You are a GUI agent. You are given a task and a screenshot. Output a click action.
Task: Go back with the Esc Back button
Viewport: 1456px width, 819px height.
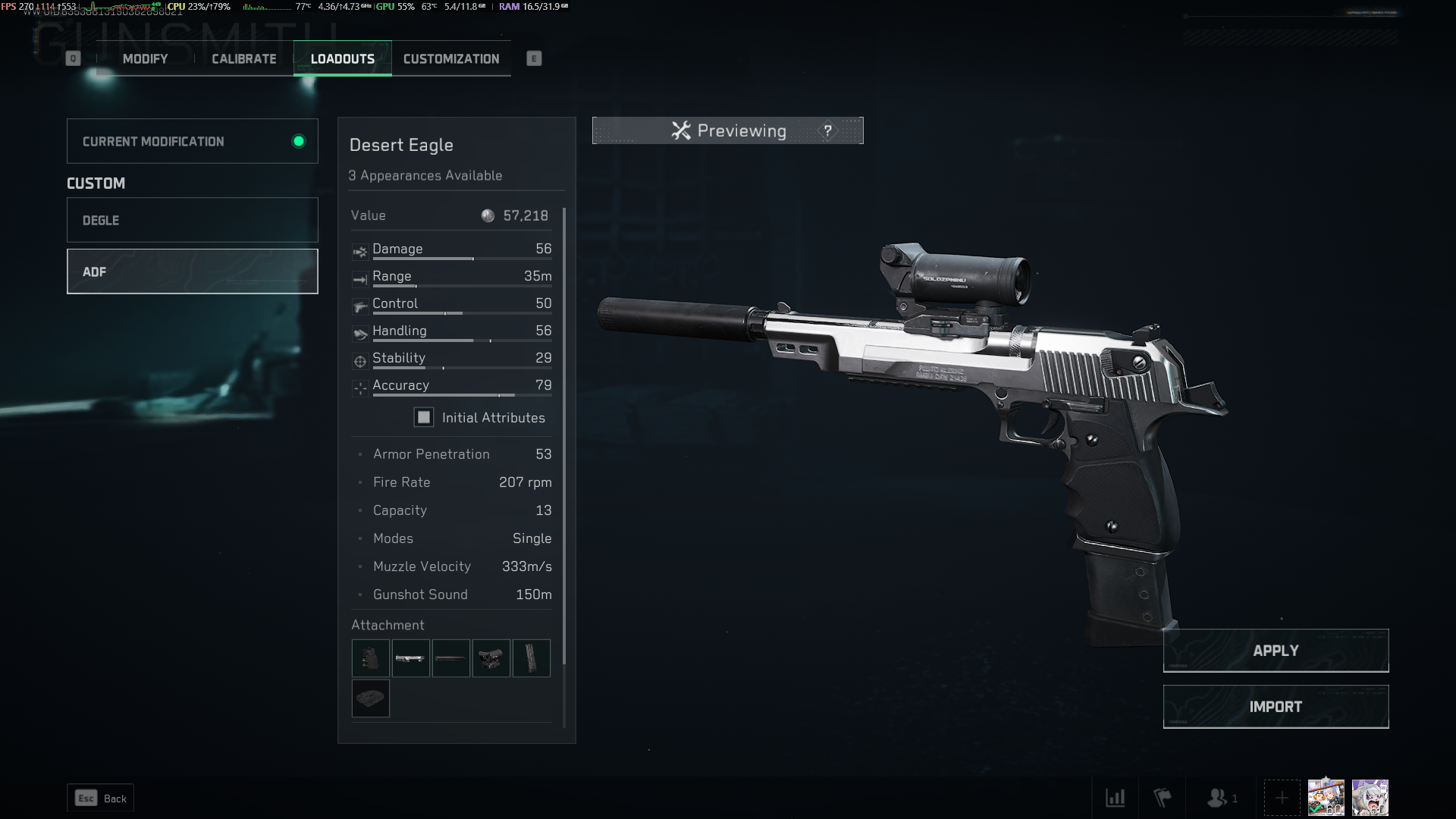tap(101, 798)
